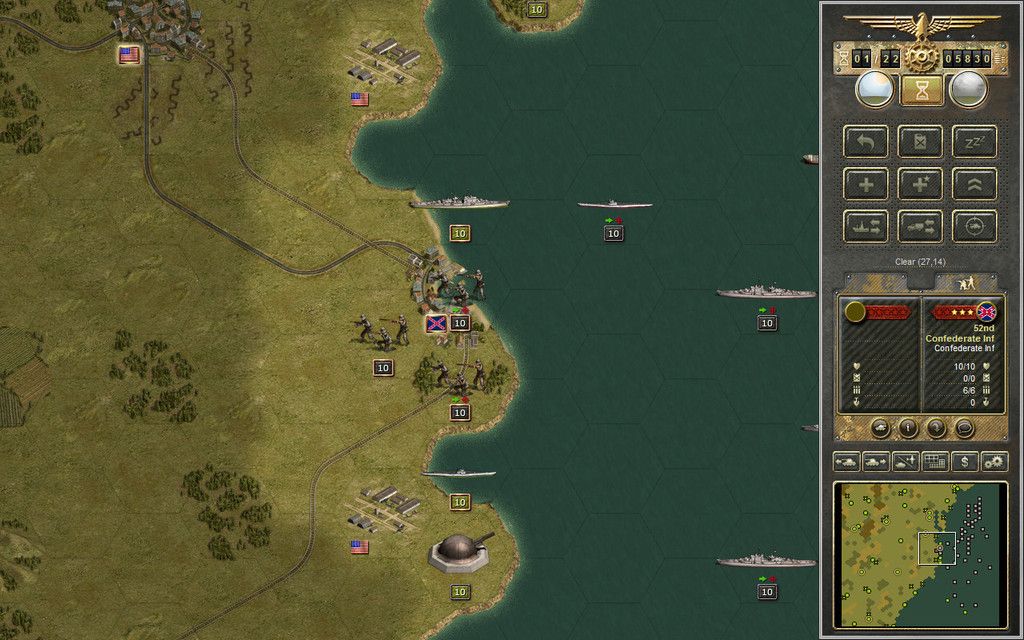Open game options via the gears button

[x=994, y=461]
